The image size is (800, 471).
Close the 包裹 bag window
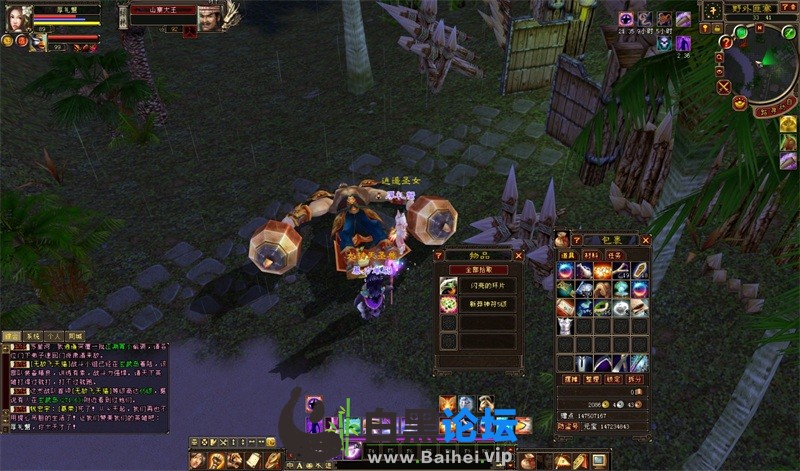(645, 241)
